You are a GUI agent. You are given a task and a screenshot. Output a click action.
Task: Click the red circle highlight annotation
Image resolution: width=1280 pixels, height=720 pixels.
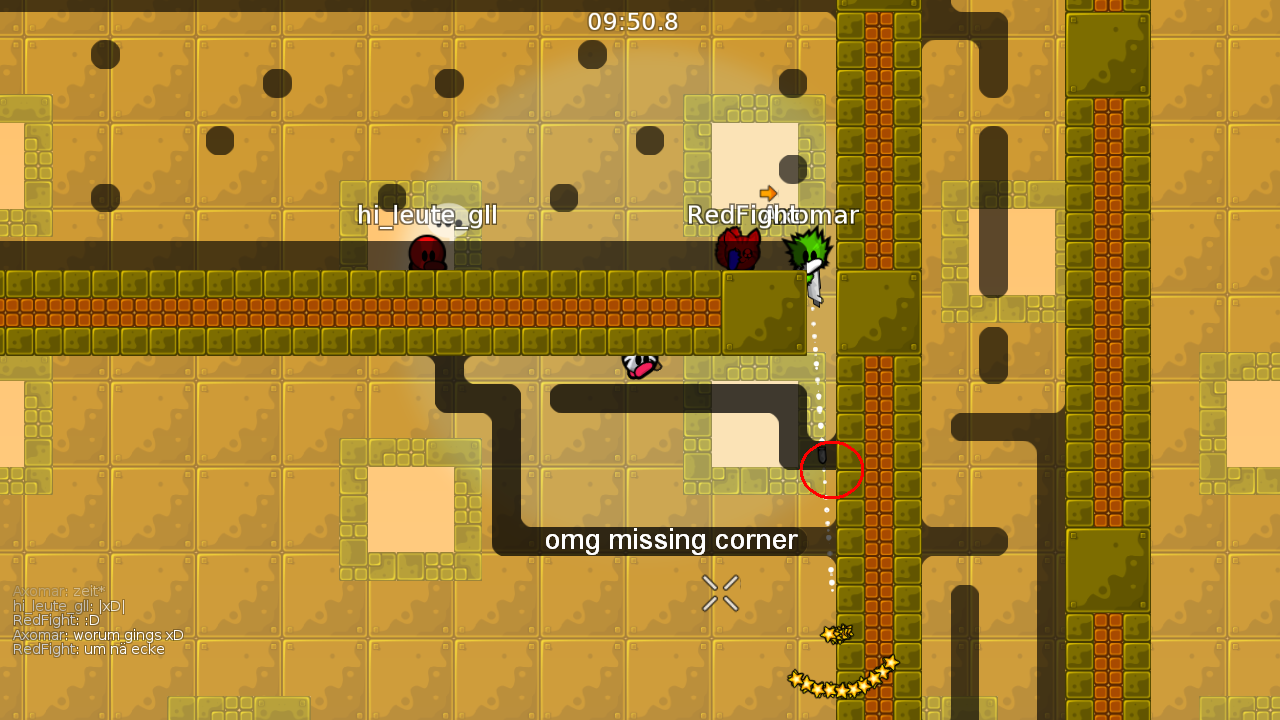[x=832, y=471]
